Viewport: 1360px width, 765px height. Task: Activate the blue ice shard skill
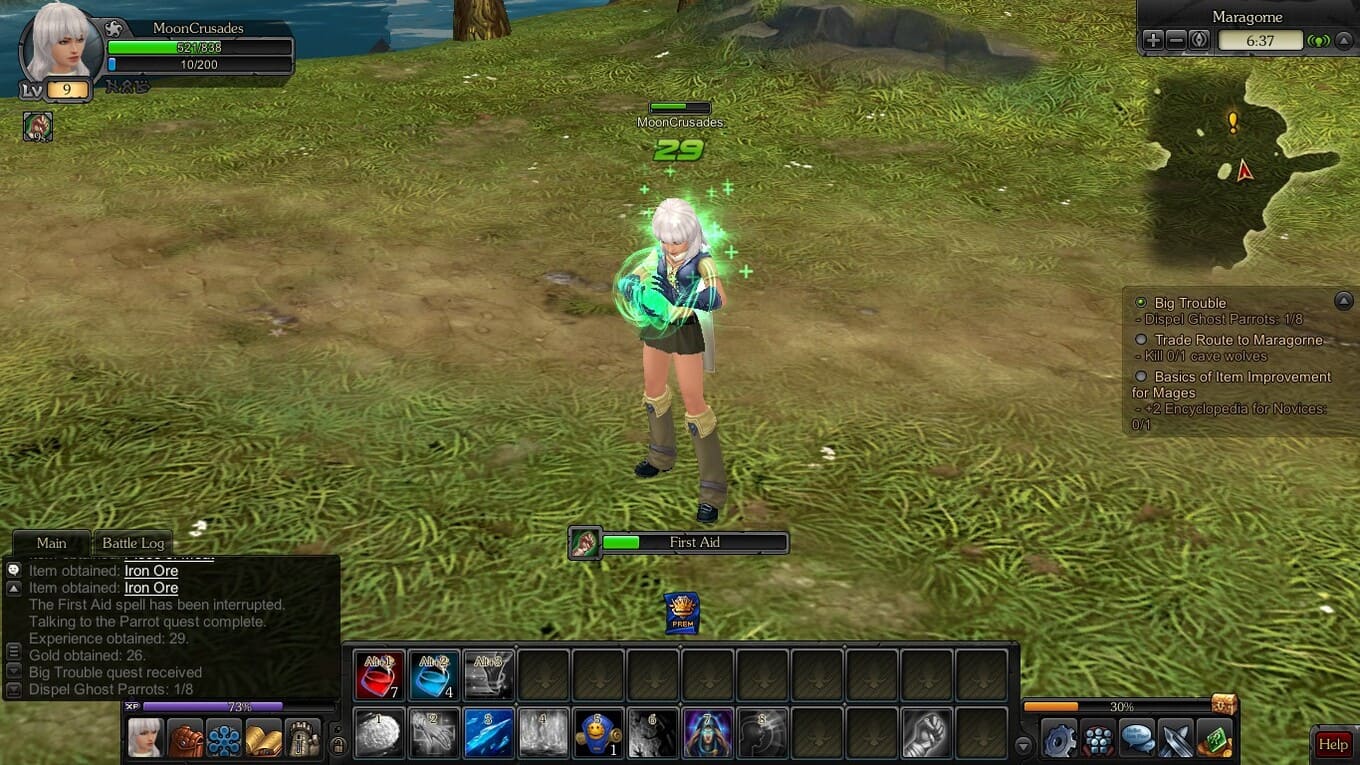click(489, 733)
